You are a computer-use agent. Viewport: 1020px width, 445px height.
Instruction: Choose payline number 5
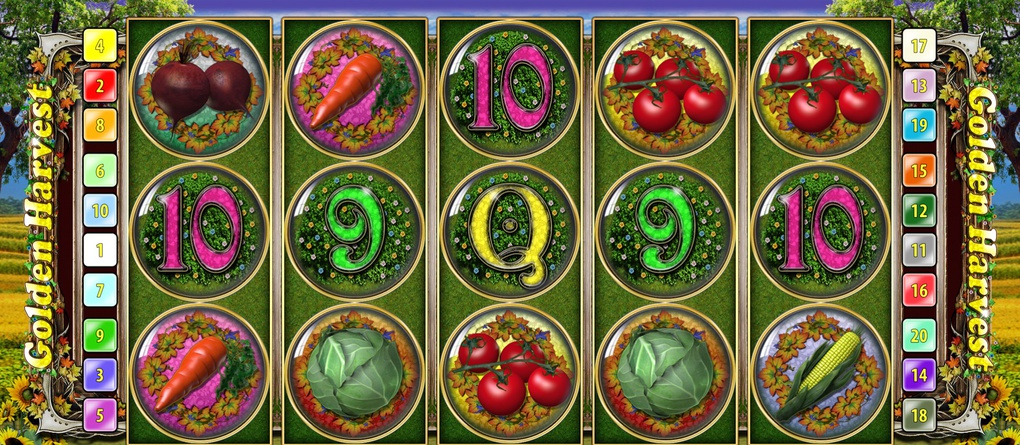[x=100, y=415]
